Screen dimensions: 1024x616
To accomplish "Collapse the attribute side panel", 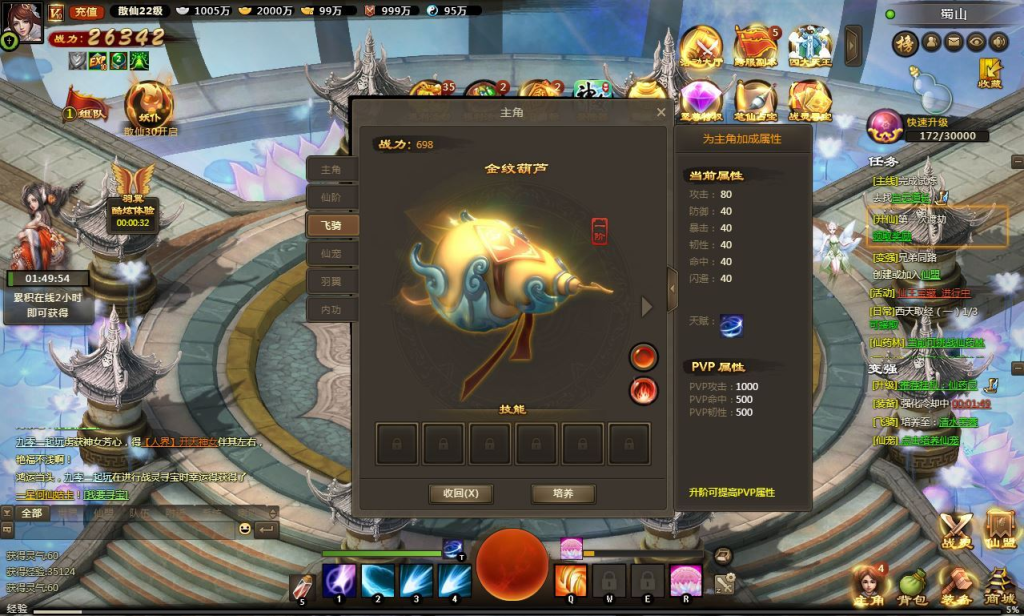I will coord(672,289).
